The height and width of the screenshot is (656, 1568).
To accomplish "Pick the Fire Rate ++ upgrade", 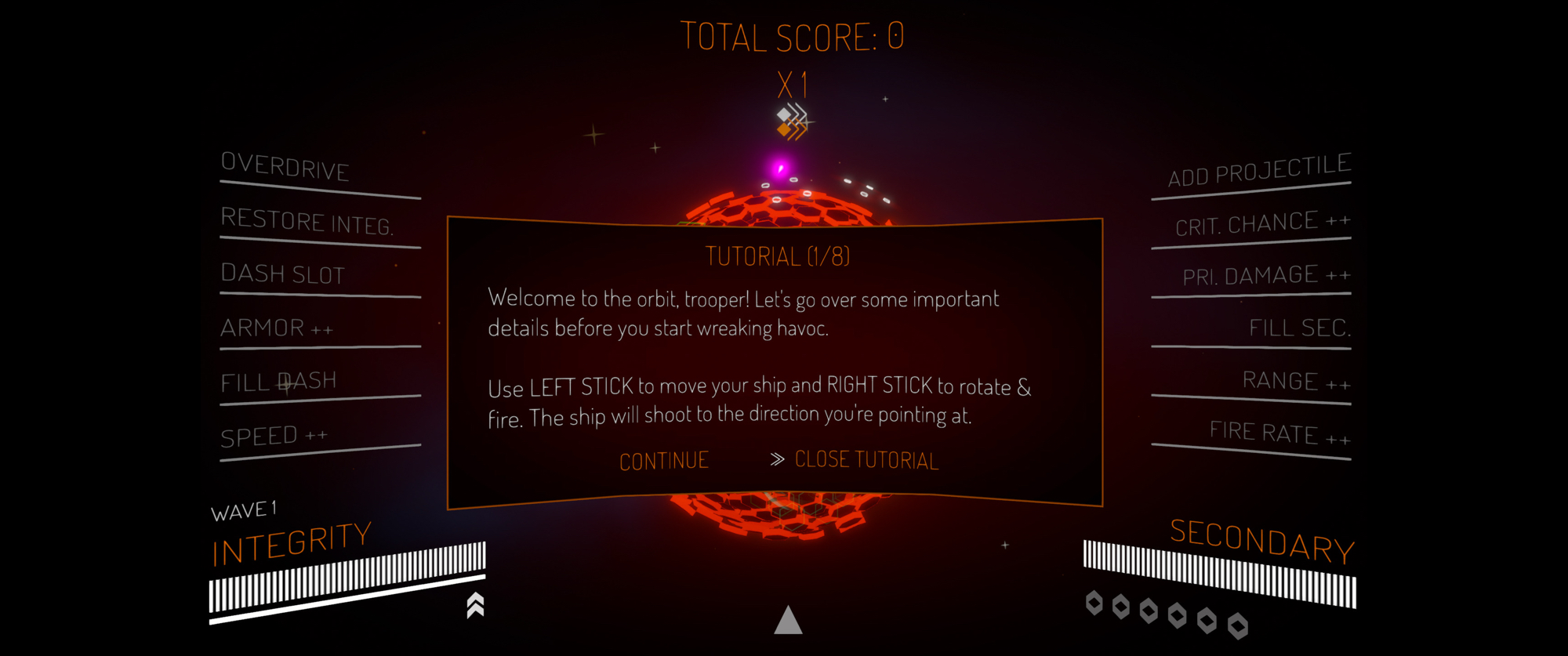I will (x=1279, y=433).
